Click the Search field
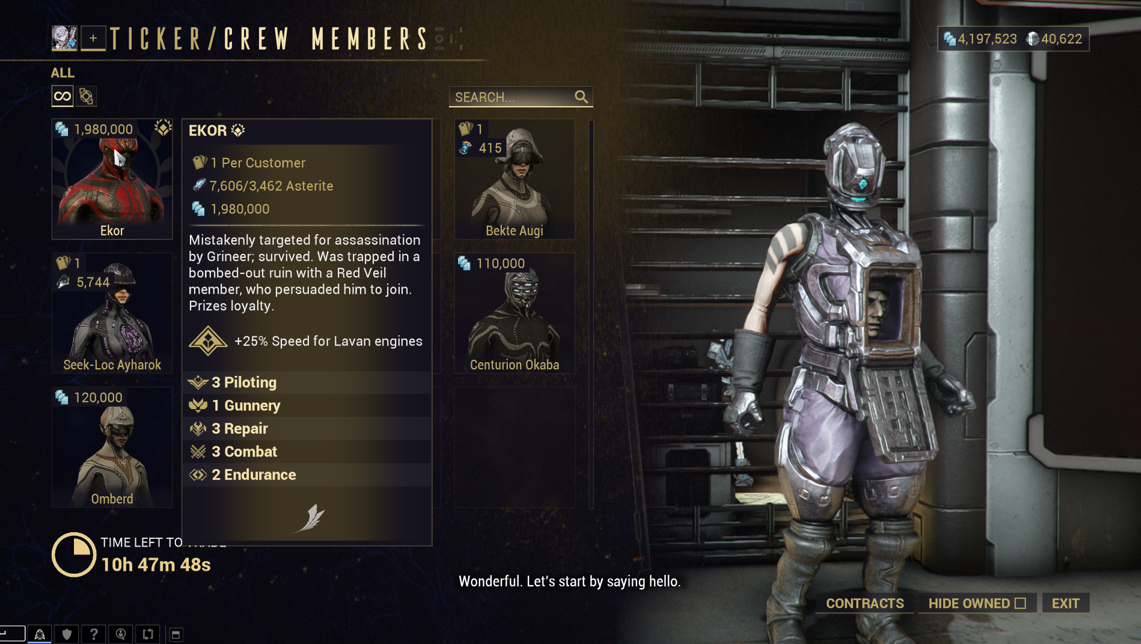Screen dimensions: 1141x644 coord(512,97)
